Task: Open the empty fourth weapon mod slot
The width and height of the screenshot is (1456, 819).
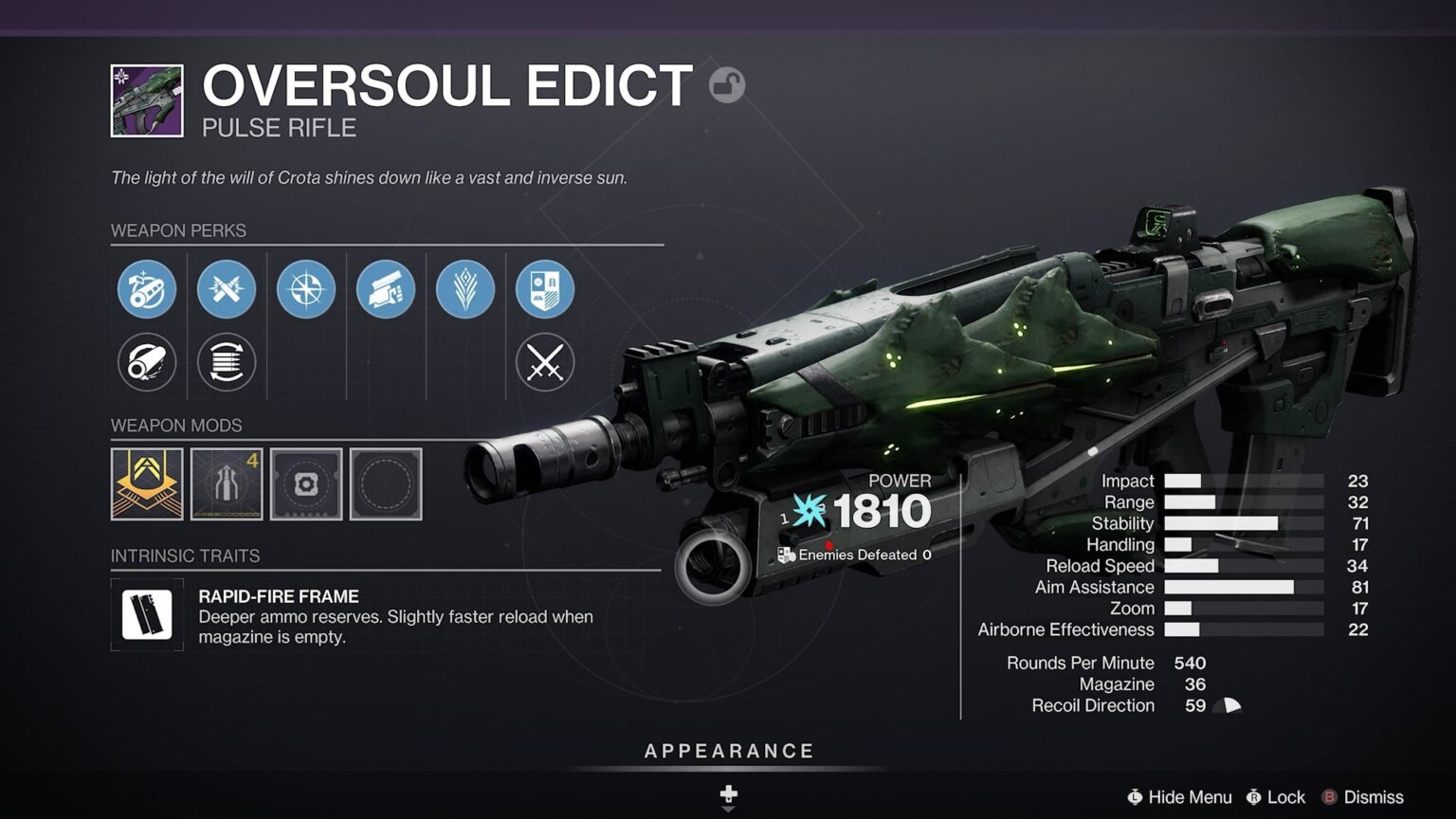Action: point(385,484)
